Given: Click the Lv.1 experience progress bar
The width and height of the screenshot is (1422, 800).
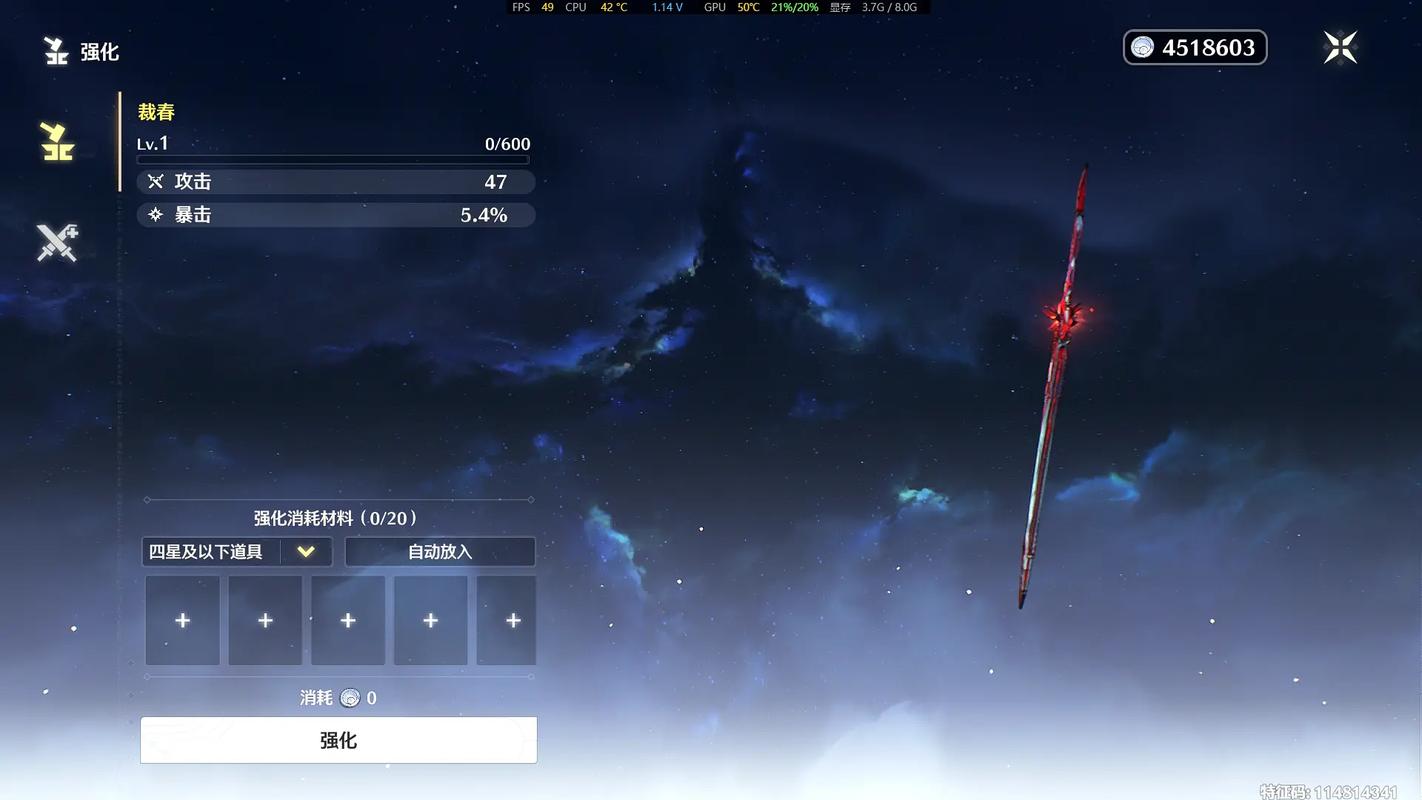Looking at the screenshot, I should 333,158.
